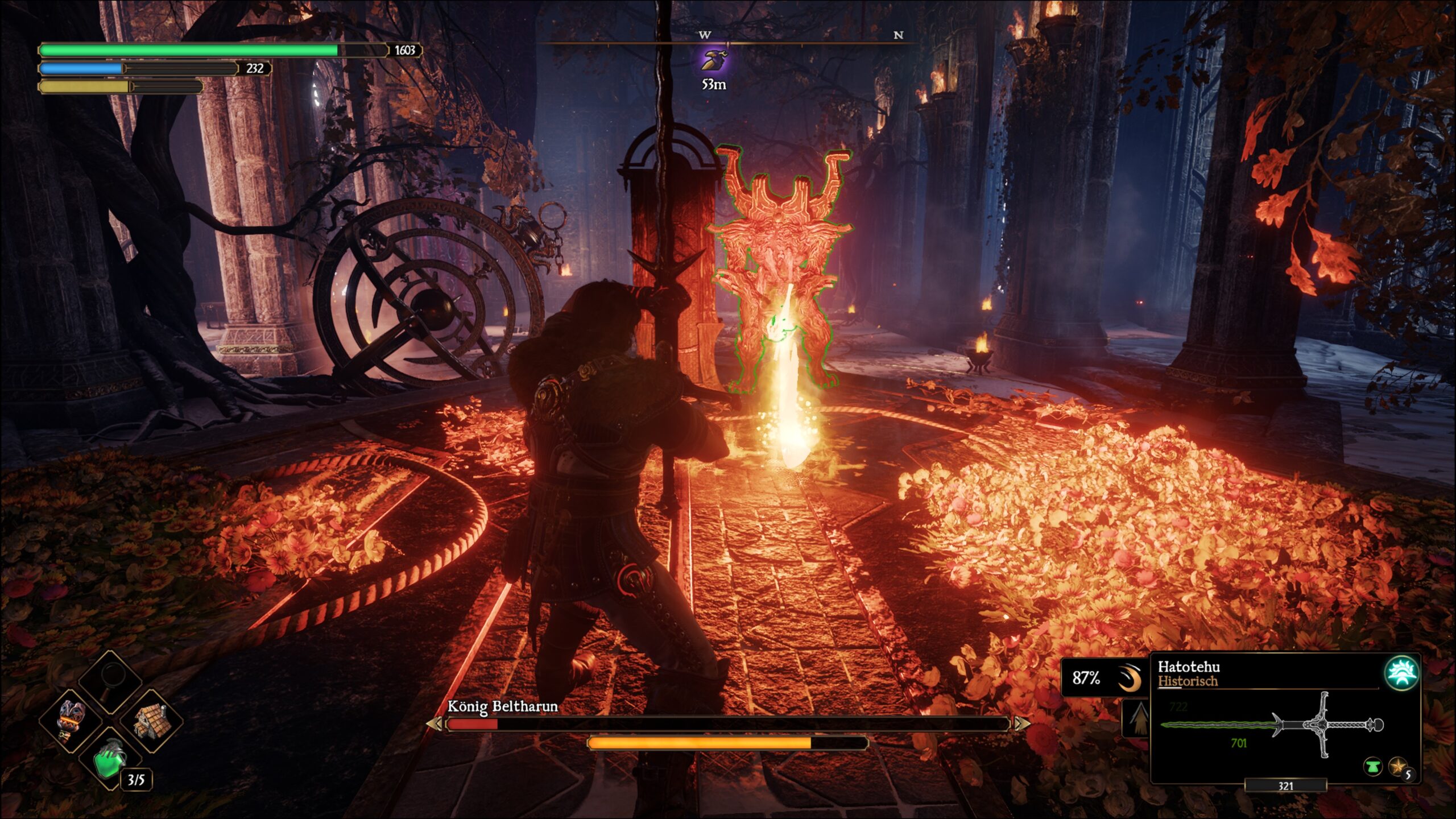Select the purple quest marker on compass
1456x819 pixels.
click(714, 61)
